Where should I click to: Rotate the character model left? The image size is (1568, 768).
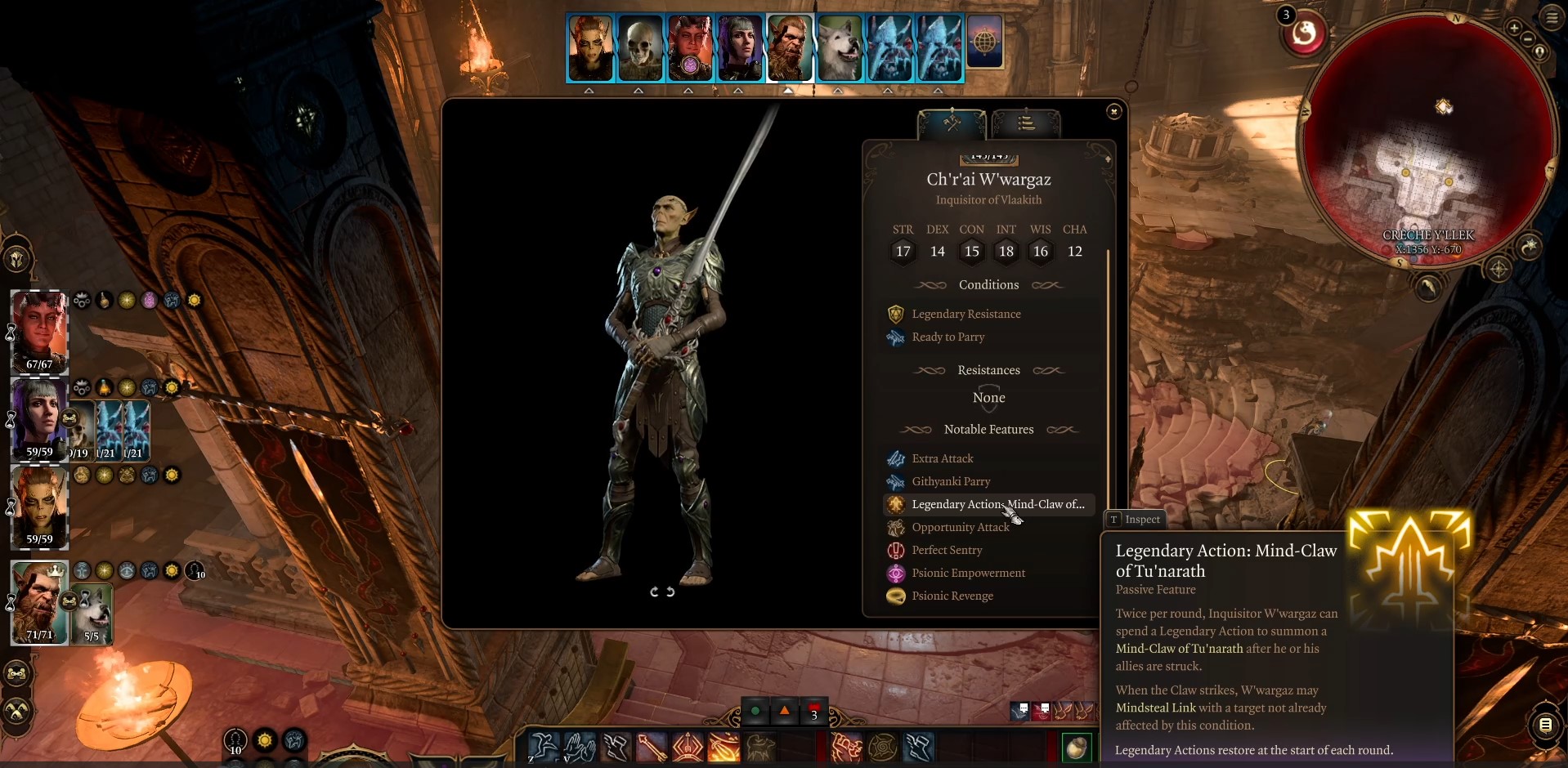[x=654, y=592]
